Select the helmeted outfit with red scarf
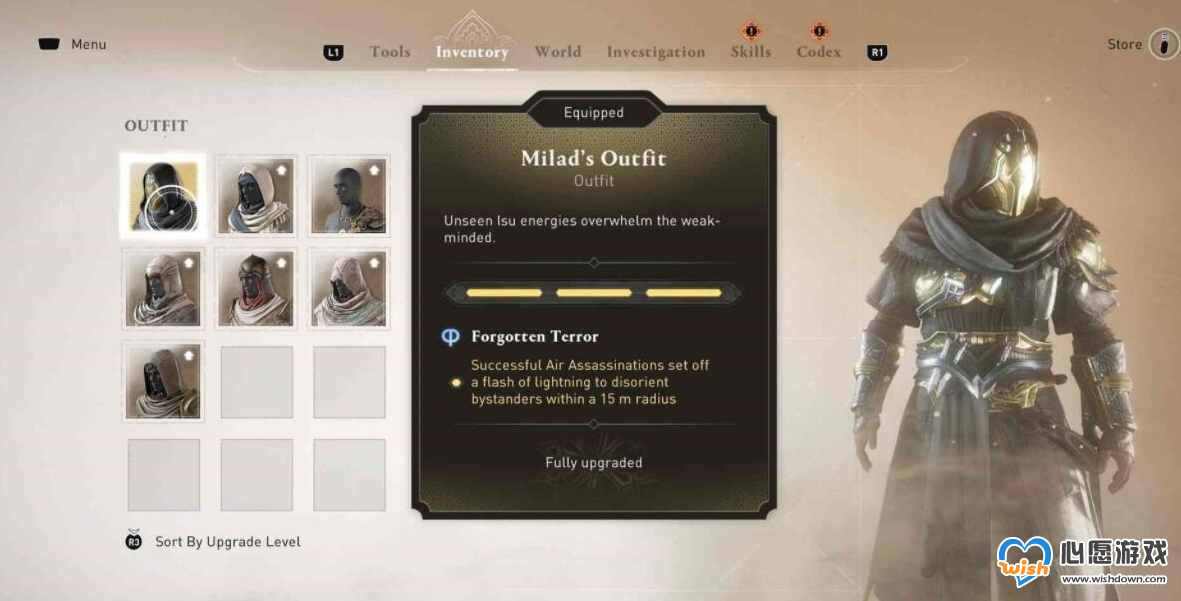 pos(256,288)
